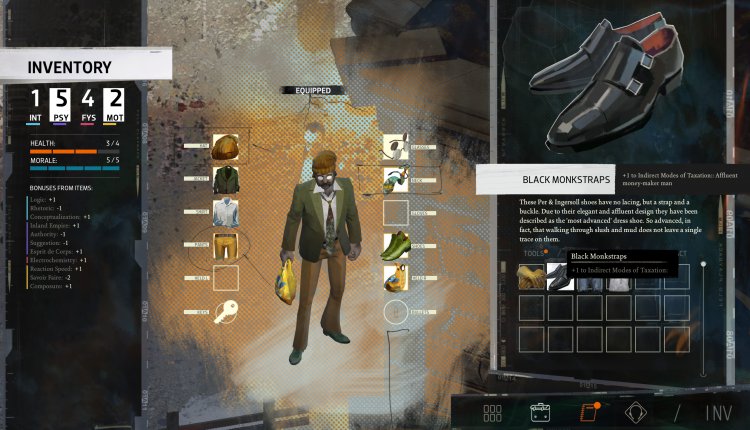
Task: Select the yellow gloves inventory item
Action: (530, 277)
